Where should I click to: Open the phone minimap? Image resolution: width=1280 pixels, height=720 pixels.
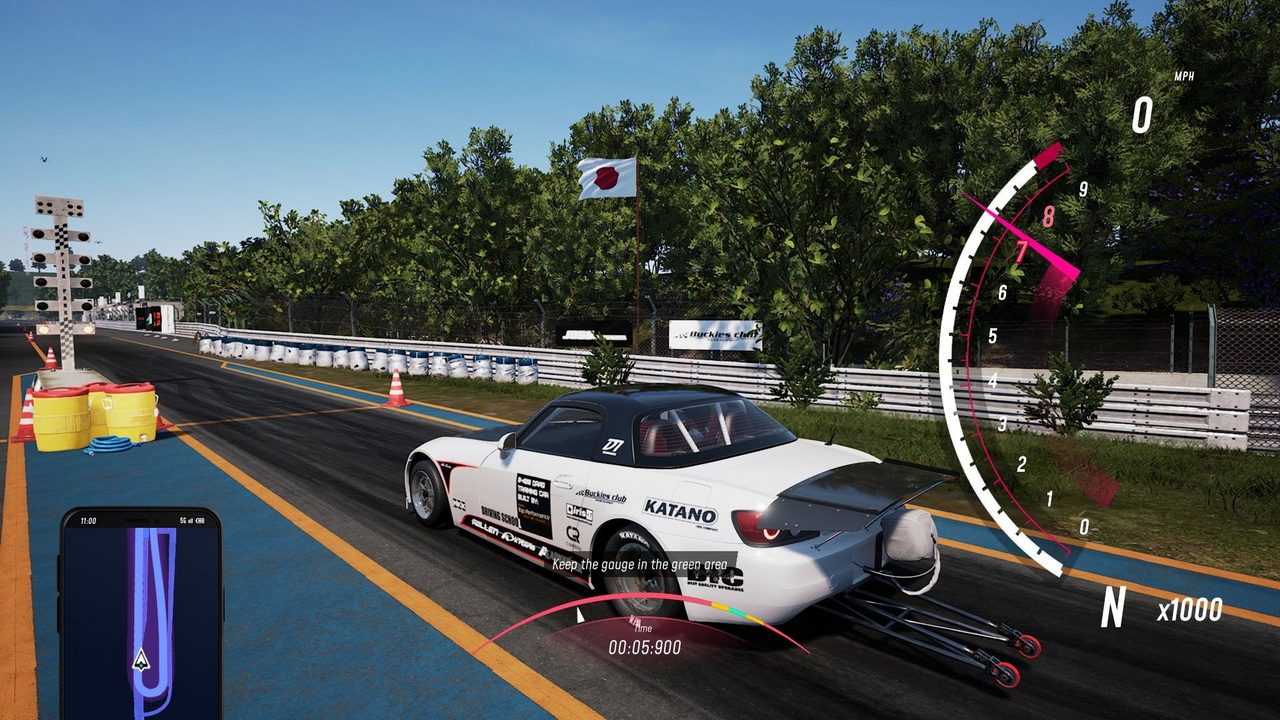click(x=140, y=610)
